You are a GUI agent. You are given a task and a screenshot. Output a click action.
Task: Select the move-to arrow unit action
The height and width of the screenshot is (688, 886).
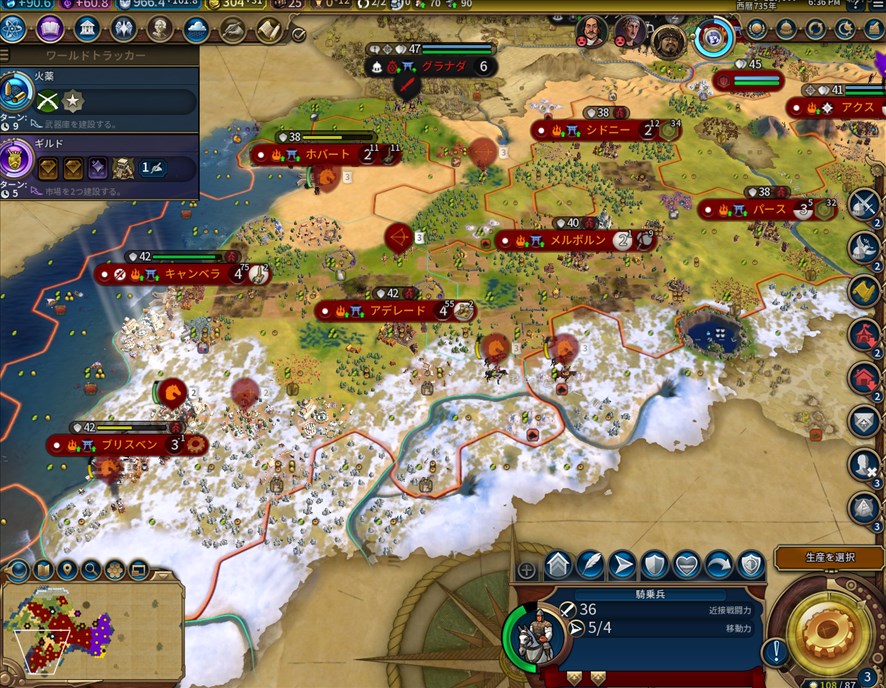point(621,567)
